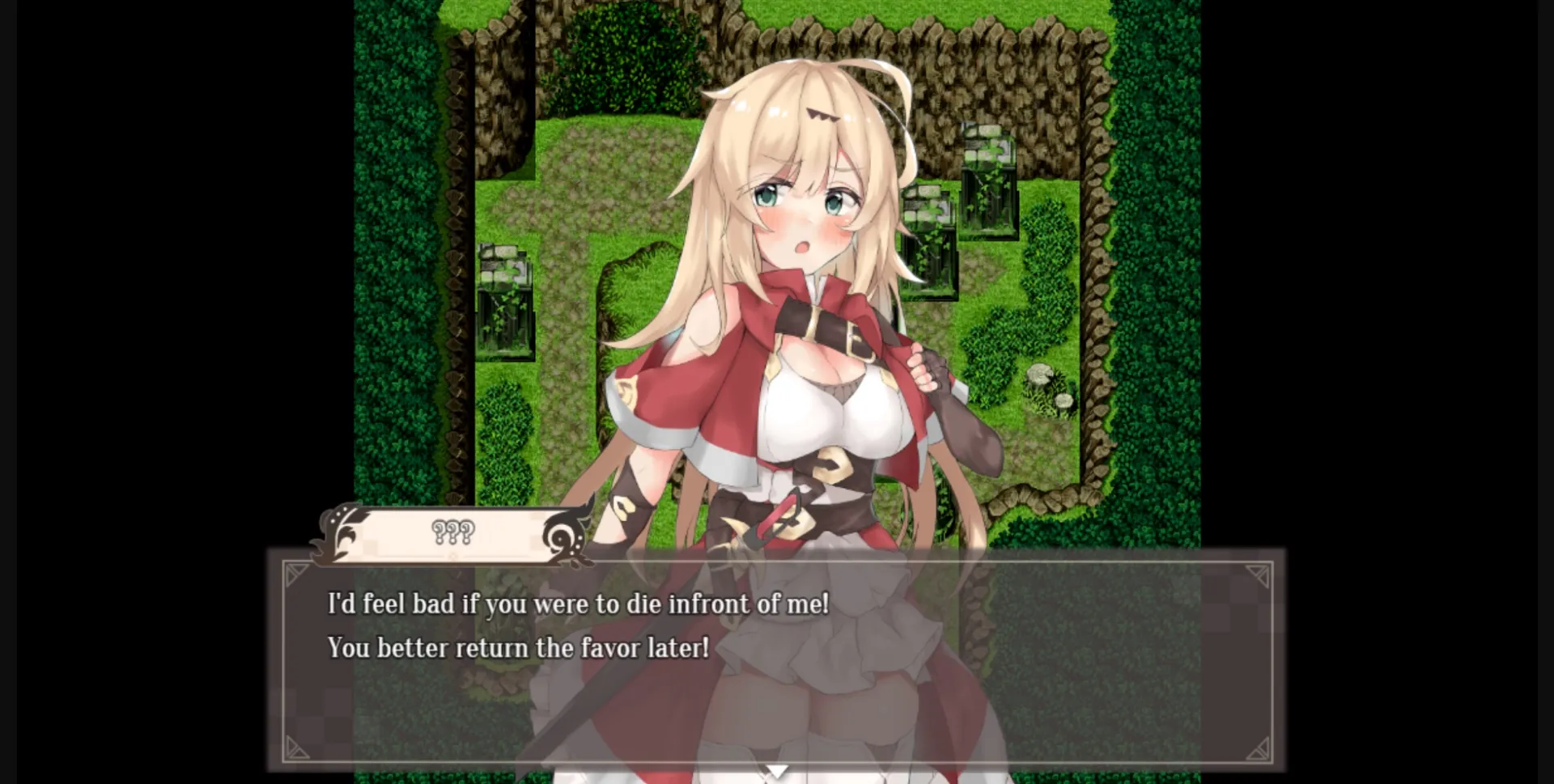Click the line reading You better return the favor later!

[x=517, y=647]
